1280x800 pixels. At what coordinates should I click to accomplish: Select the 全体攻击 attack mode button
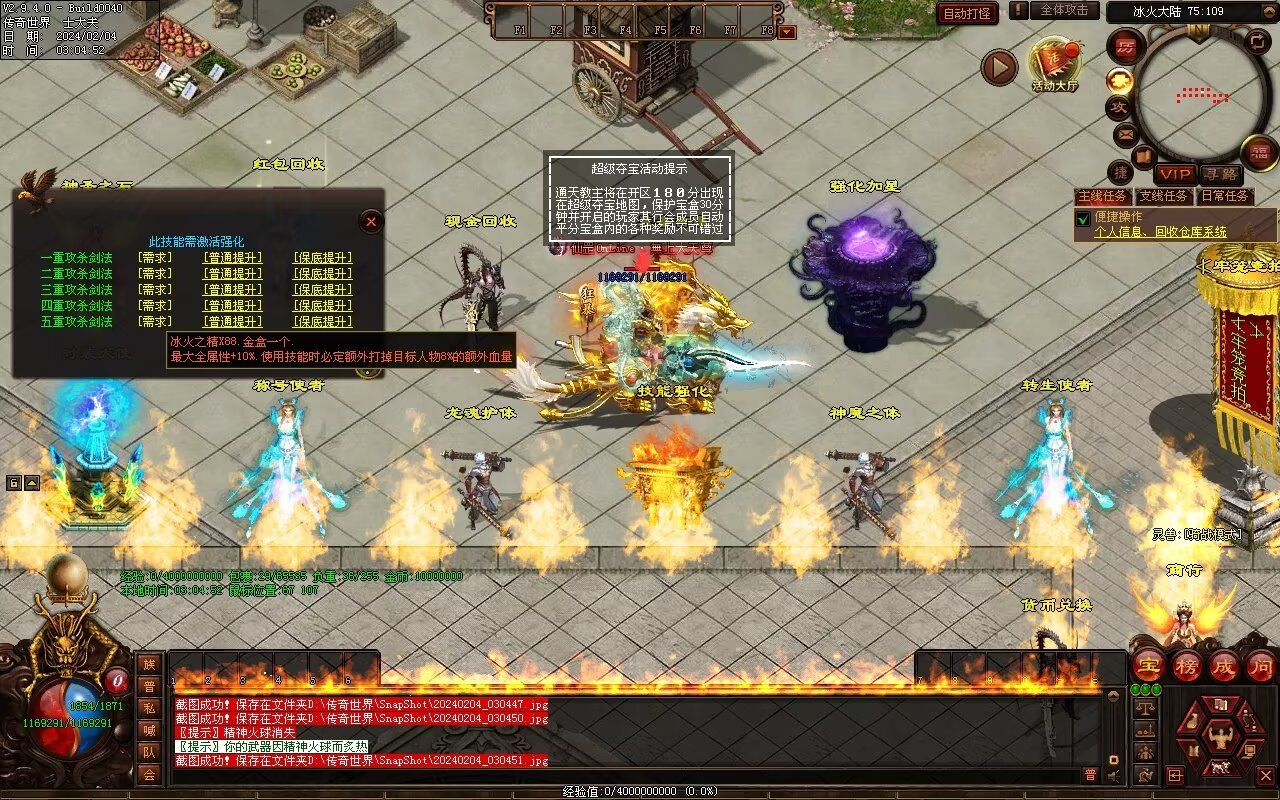click(x=1064, y=10)
